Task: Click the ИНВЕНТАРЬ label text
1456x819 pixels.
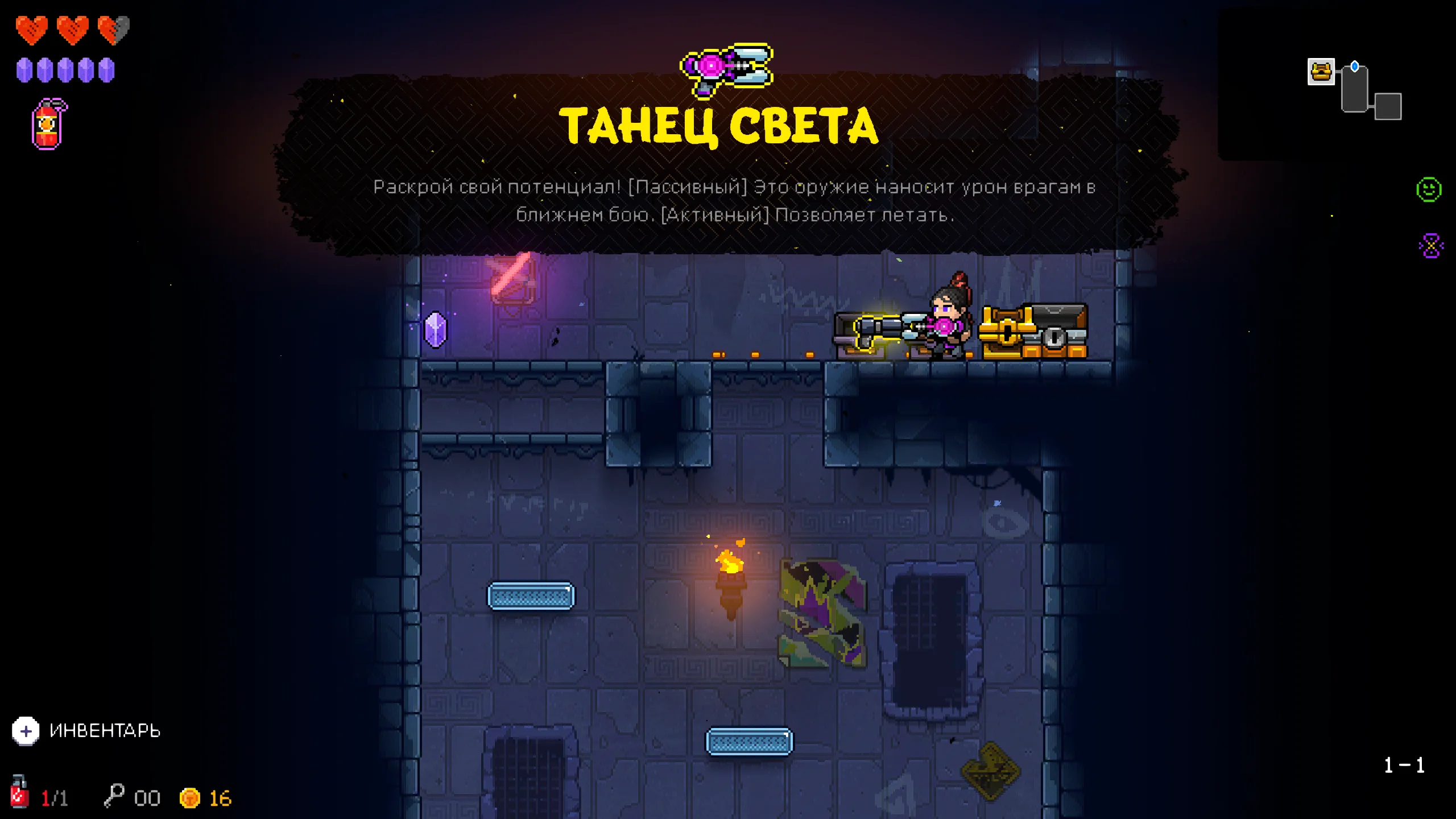Action: tap(105, 731)
